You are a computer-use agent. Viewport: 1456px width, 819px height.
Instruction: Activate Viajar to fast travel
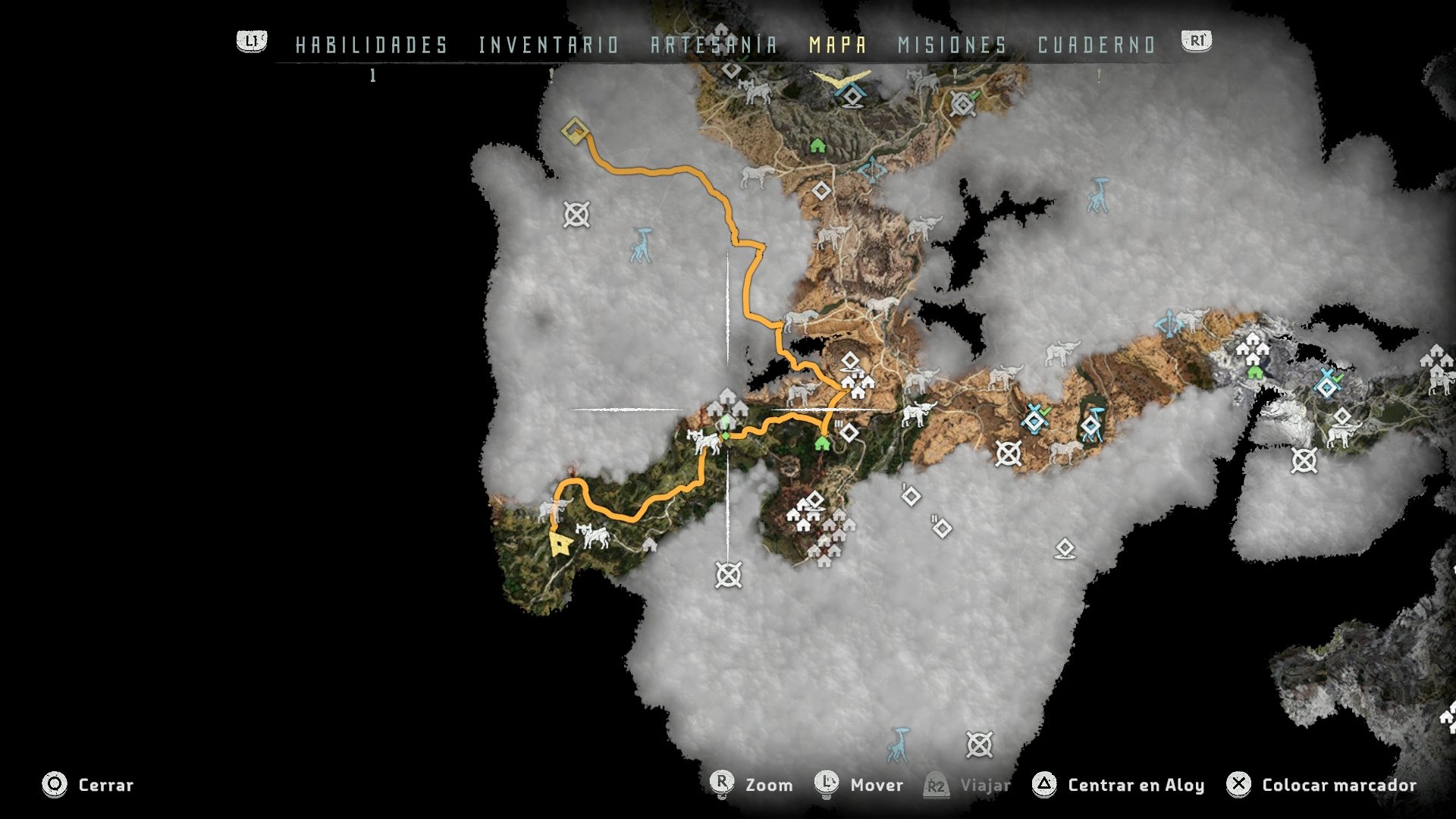coord(984,786)
